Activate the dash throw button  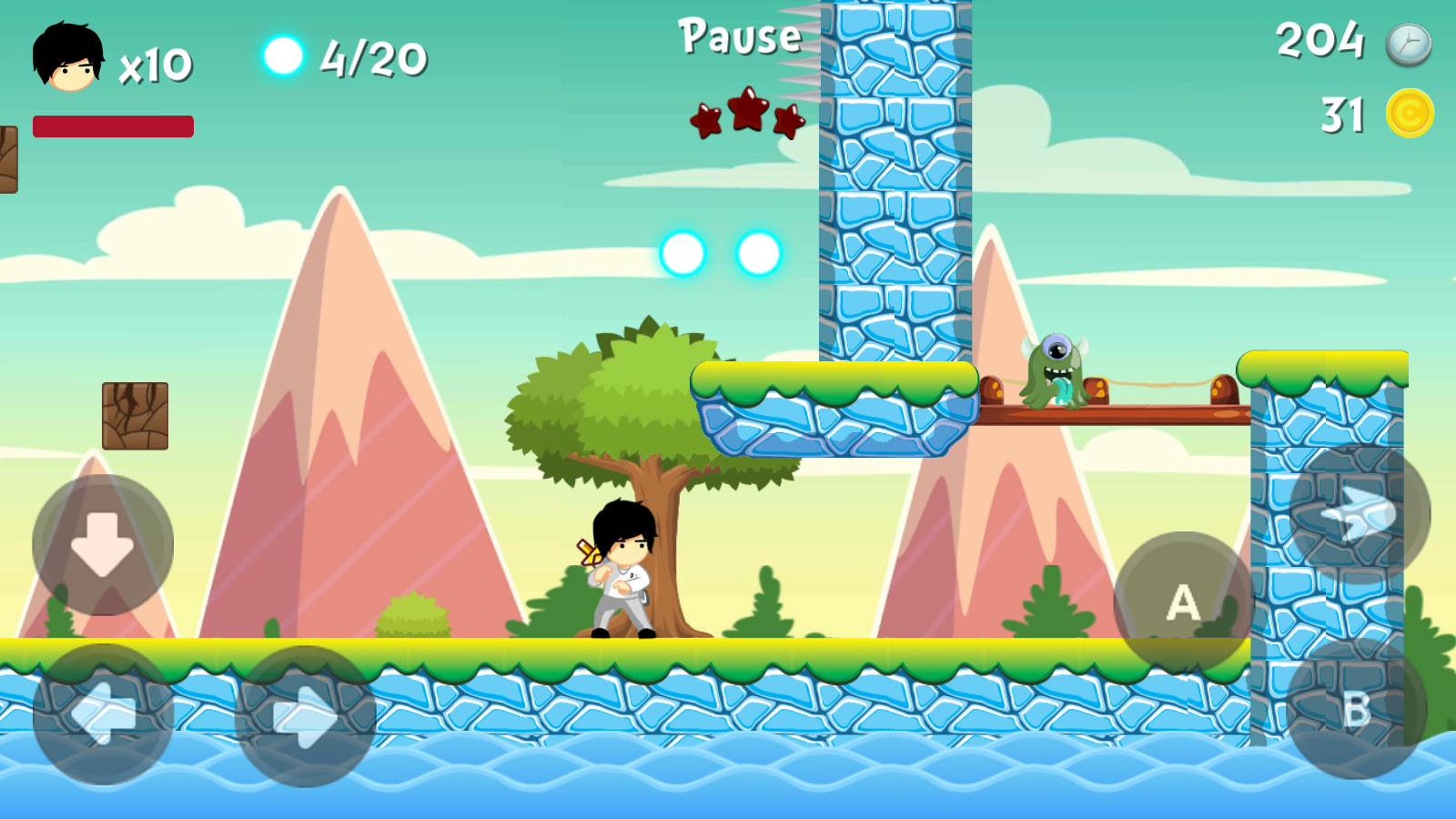tap(1360, 514)
